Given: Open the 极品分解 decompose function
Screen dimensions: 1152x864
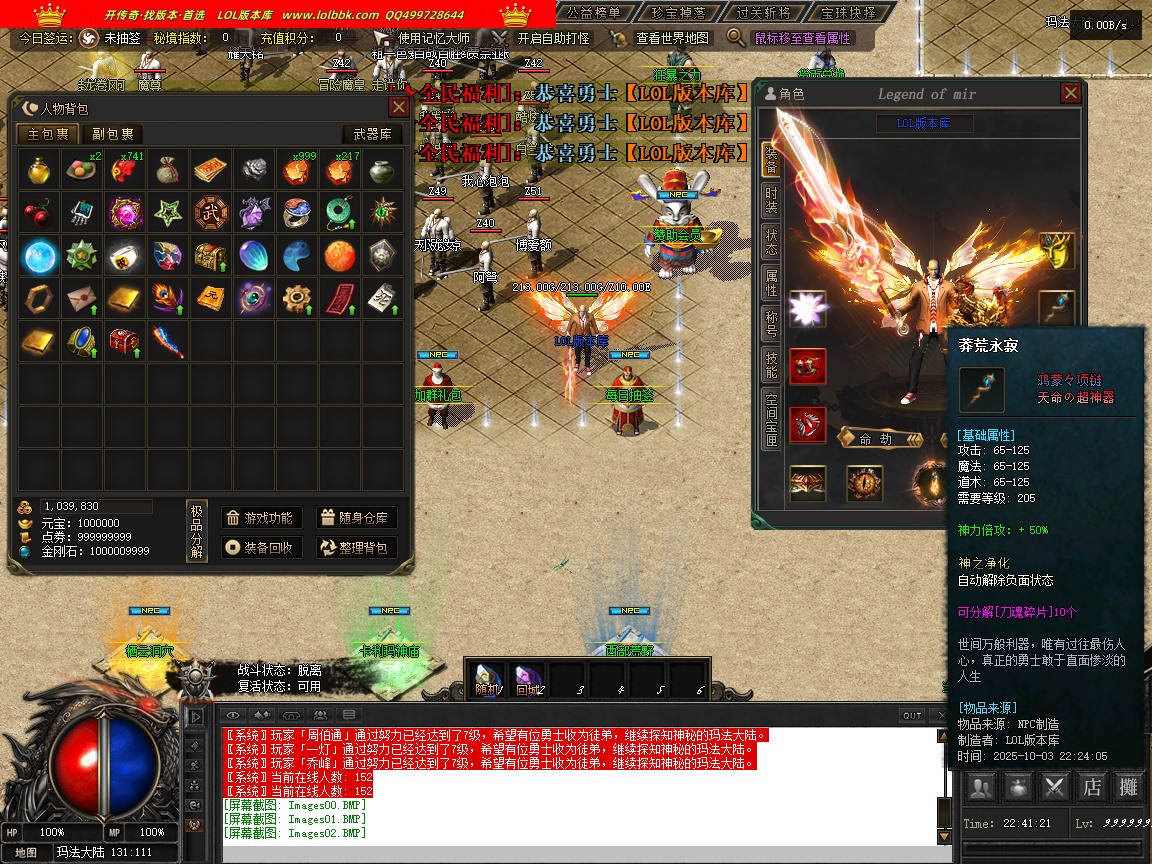Looking at the screenshot, I should 197,532.
